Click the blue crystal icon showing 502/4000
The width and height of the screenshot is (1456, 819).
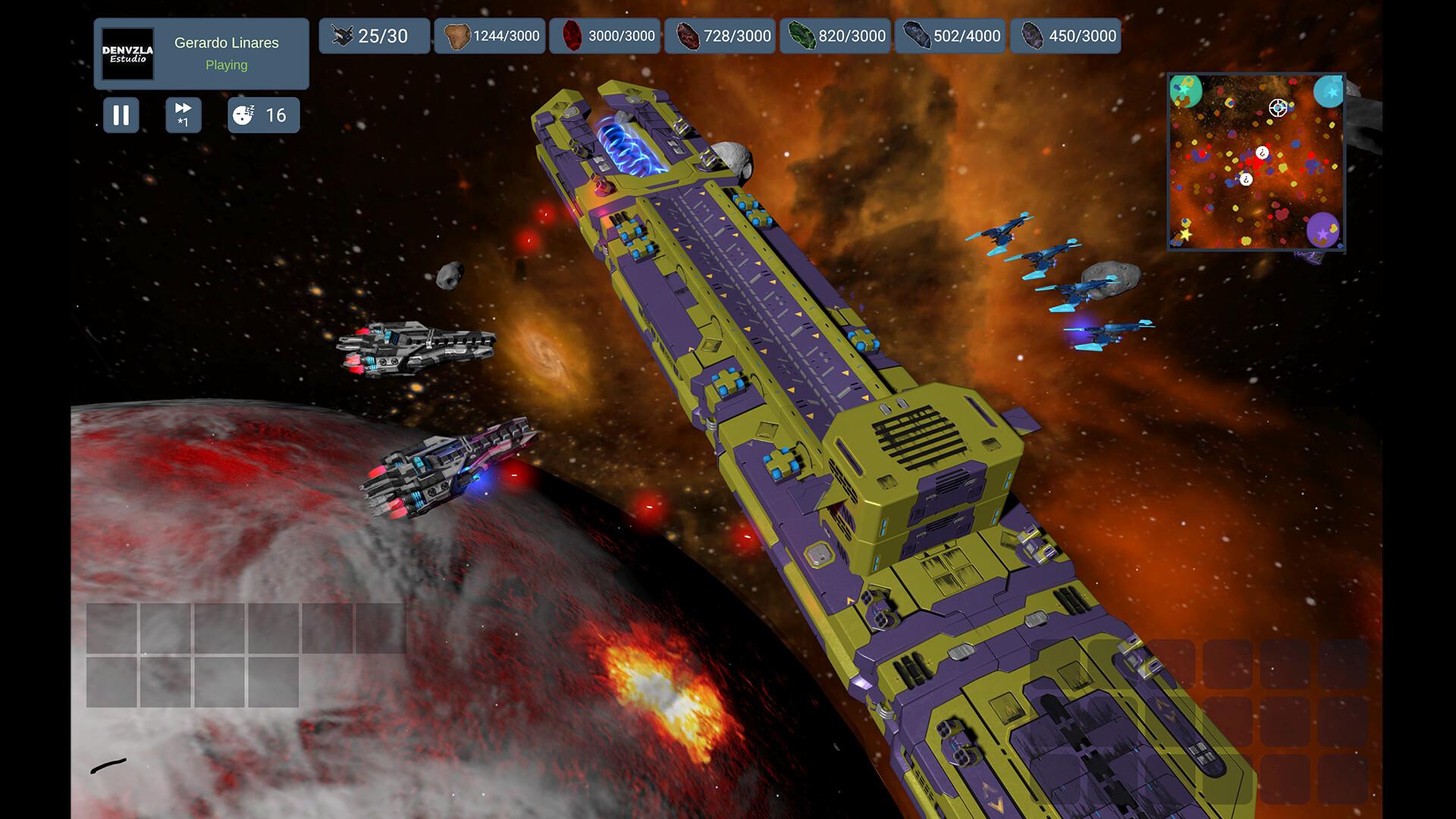tap(916, 35)
